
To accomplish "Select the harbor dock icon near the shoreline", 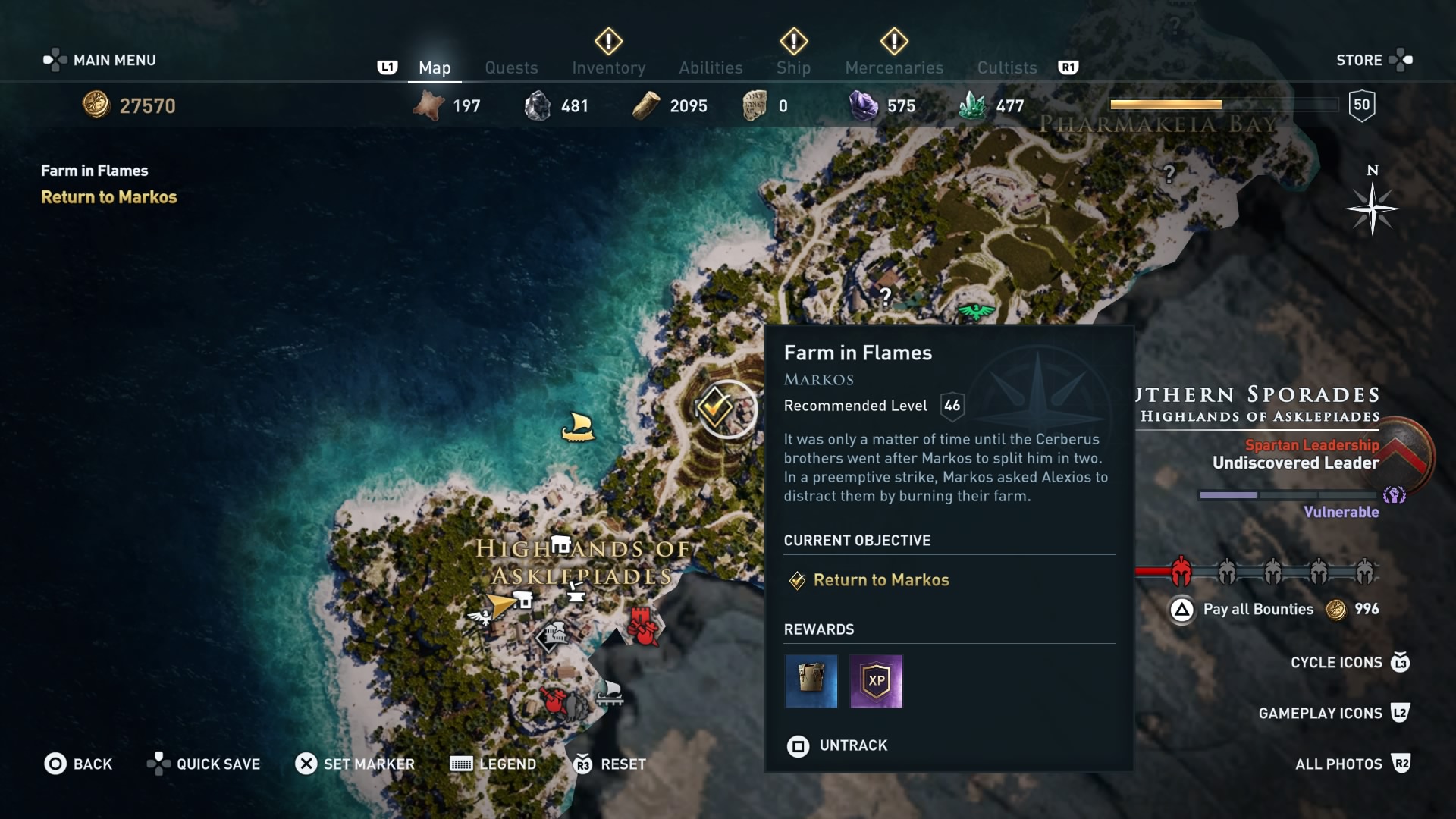I will click(611, 694).
